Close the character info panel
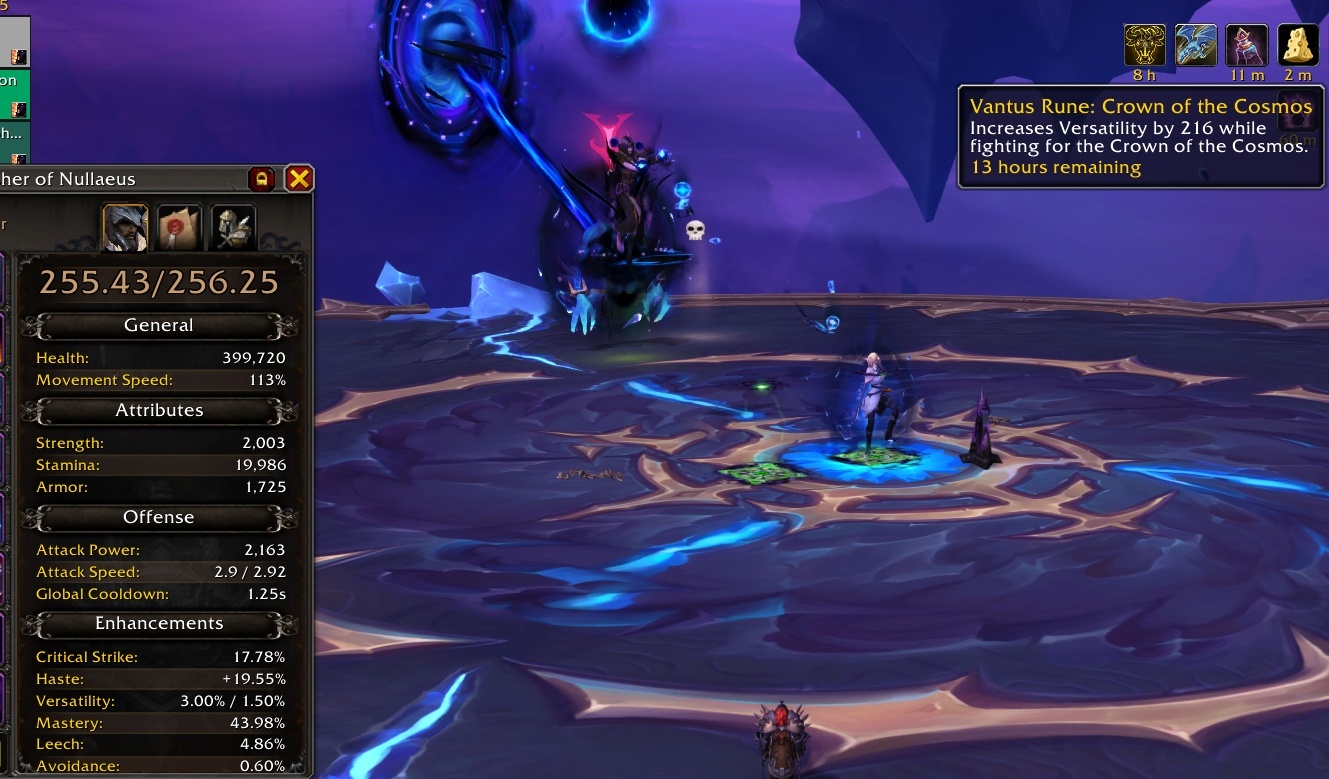 point(299,179)
